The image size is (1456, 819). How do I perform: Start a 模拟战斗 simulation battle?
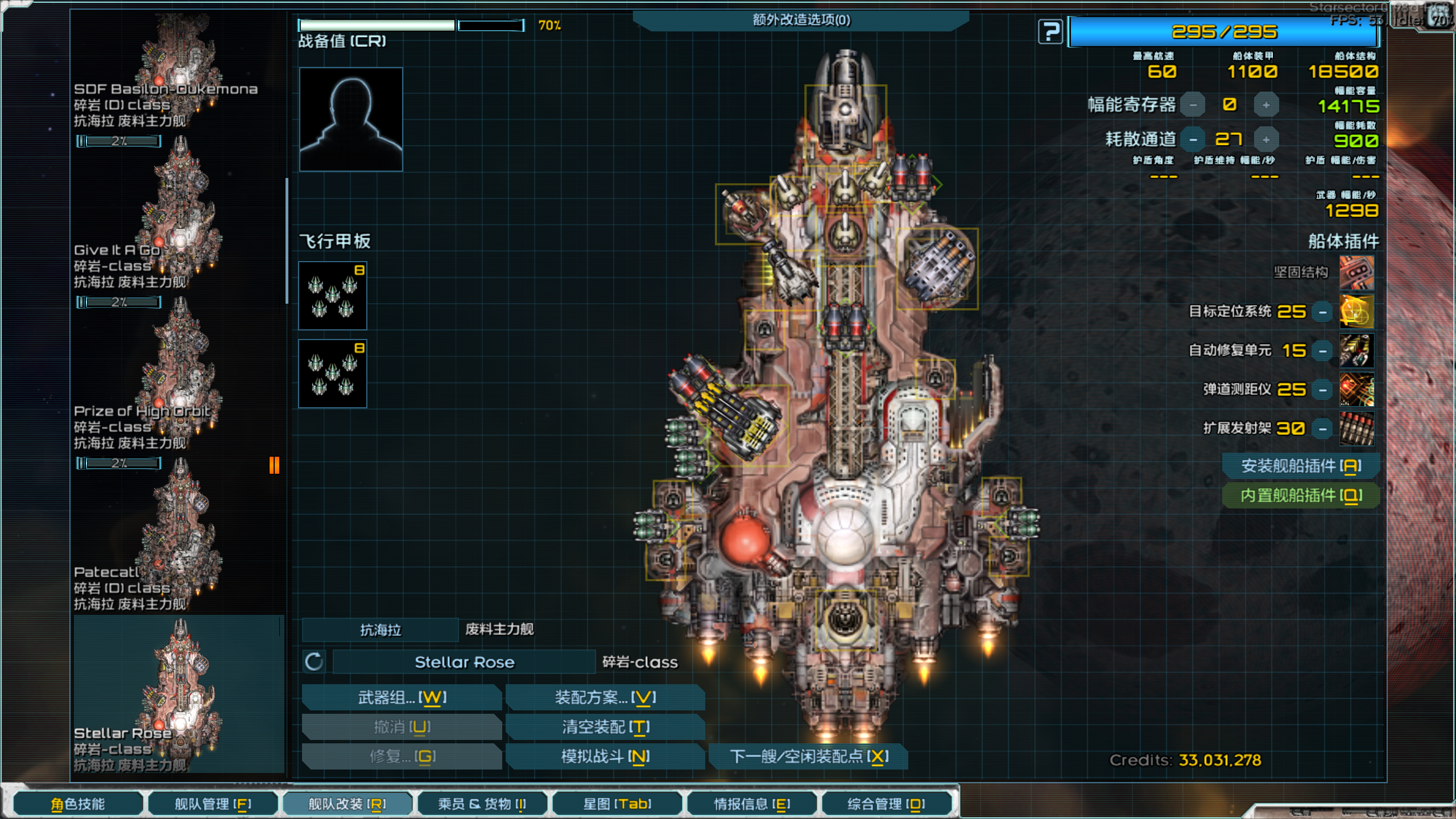605,756
